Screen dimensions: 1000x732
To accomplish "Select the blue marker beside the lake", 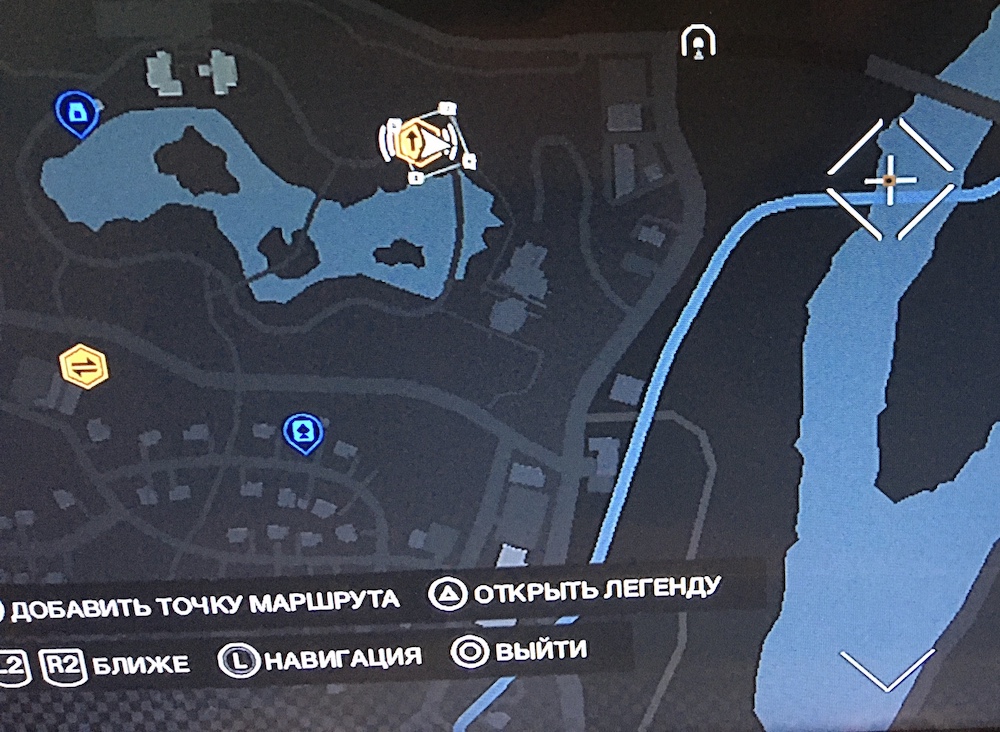I will pos(79,111).
